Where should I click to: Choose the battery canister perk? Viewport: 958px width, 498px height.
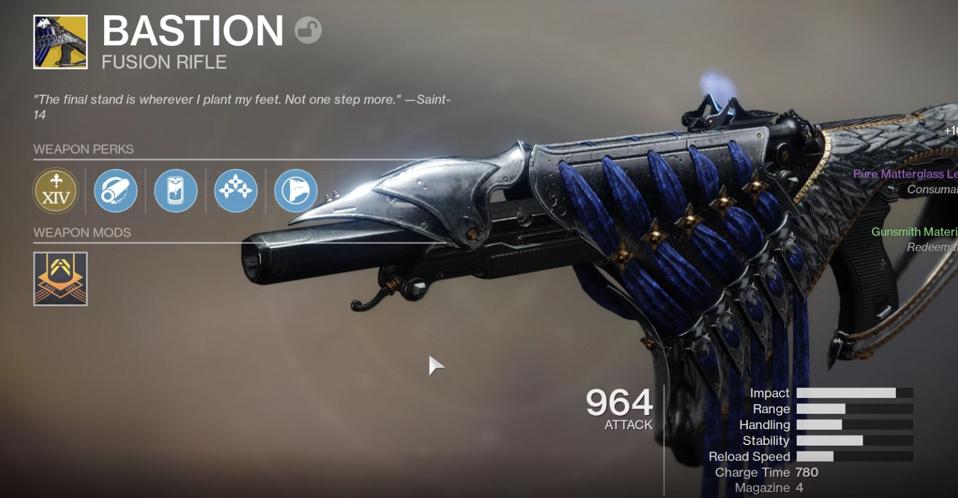(176, 190)
